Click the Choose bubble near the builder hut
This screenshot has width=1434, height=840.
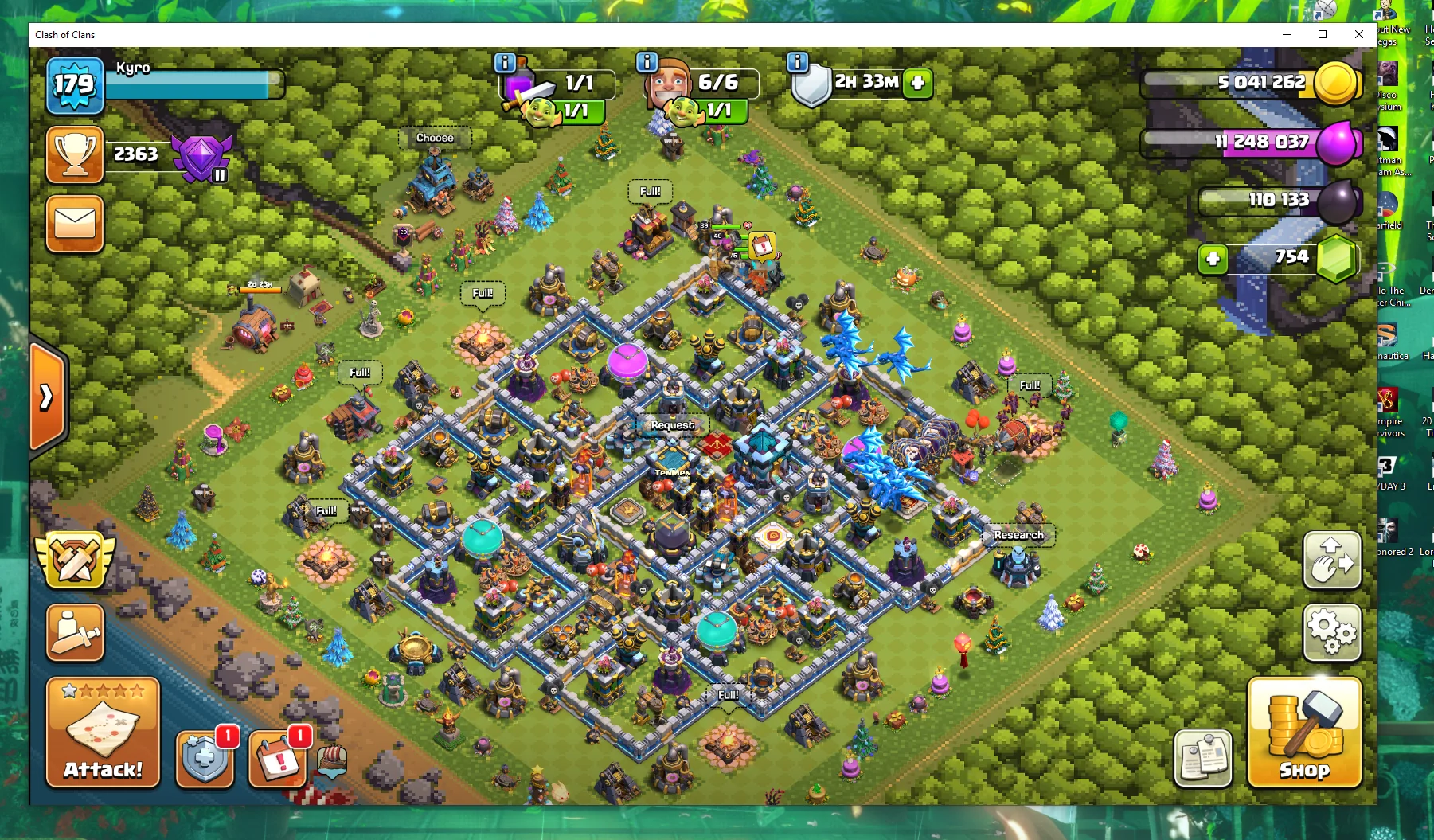pyautogui.click(x=435, y=138)
